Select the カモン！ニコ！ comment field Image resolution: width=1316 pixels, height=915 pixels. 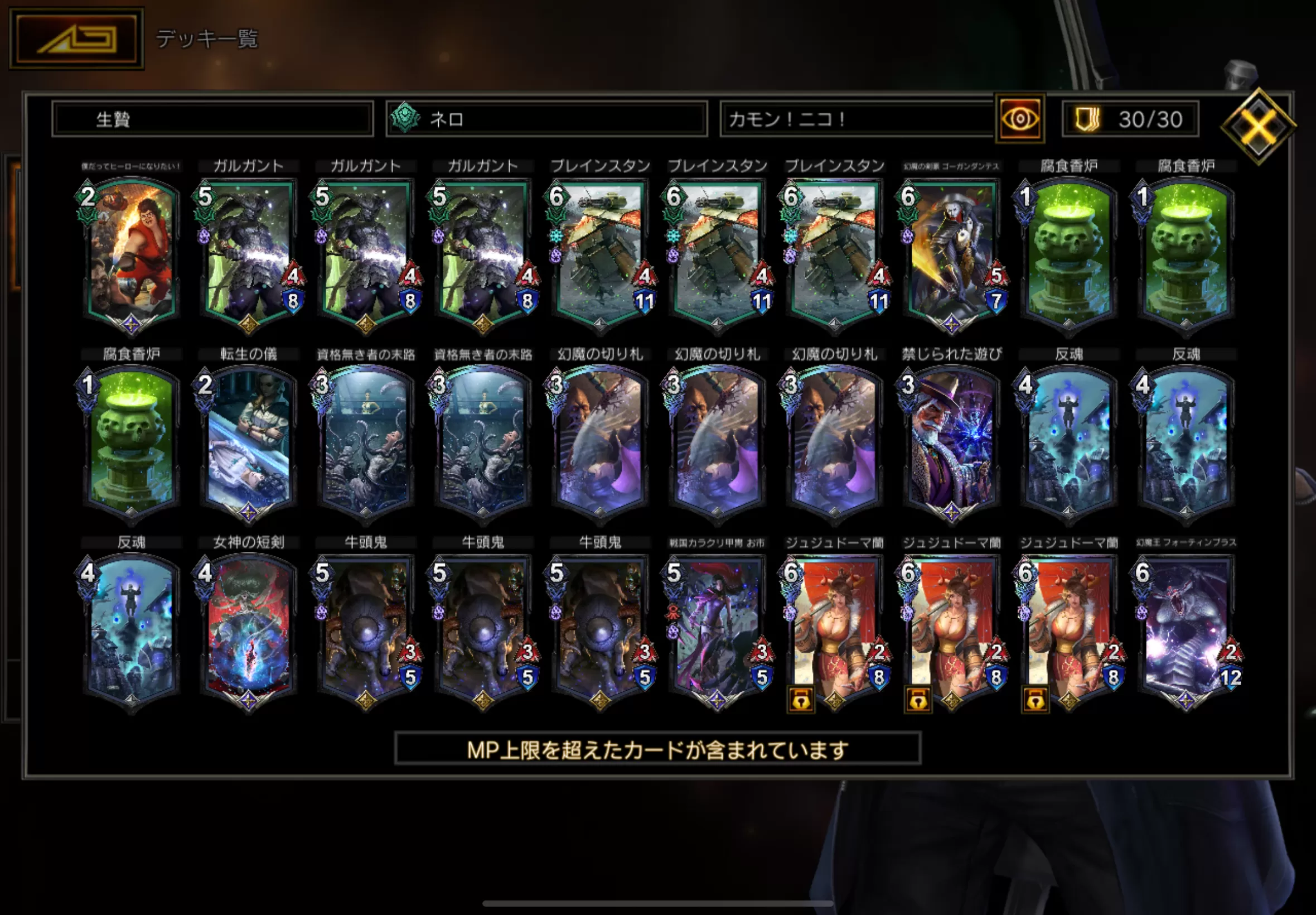coord(857,119)
